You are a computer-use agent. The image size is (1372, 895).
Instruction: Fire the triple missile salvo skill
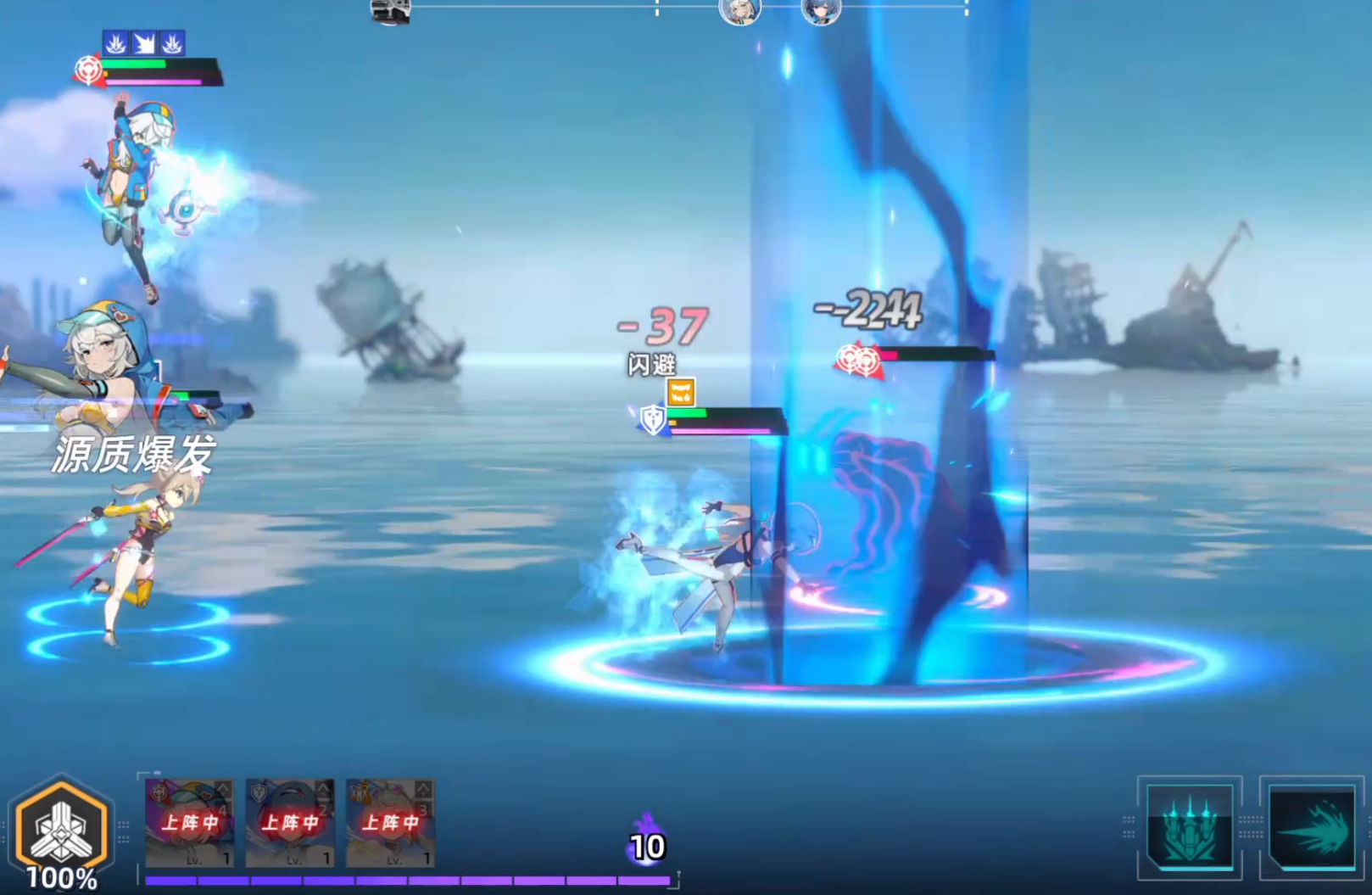pyautogui.click(x=1189, y=827)
